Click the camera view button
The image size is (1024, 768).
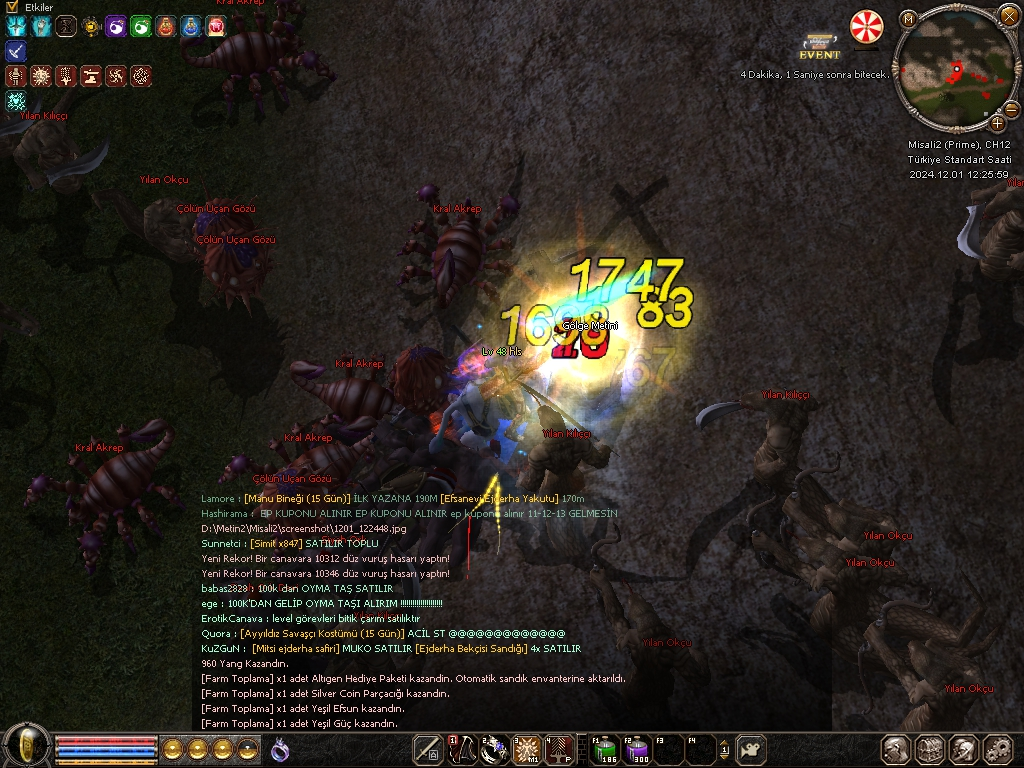(x=751, y=749)
